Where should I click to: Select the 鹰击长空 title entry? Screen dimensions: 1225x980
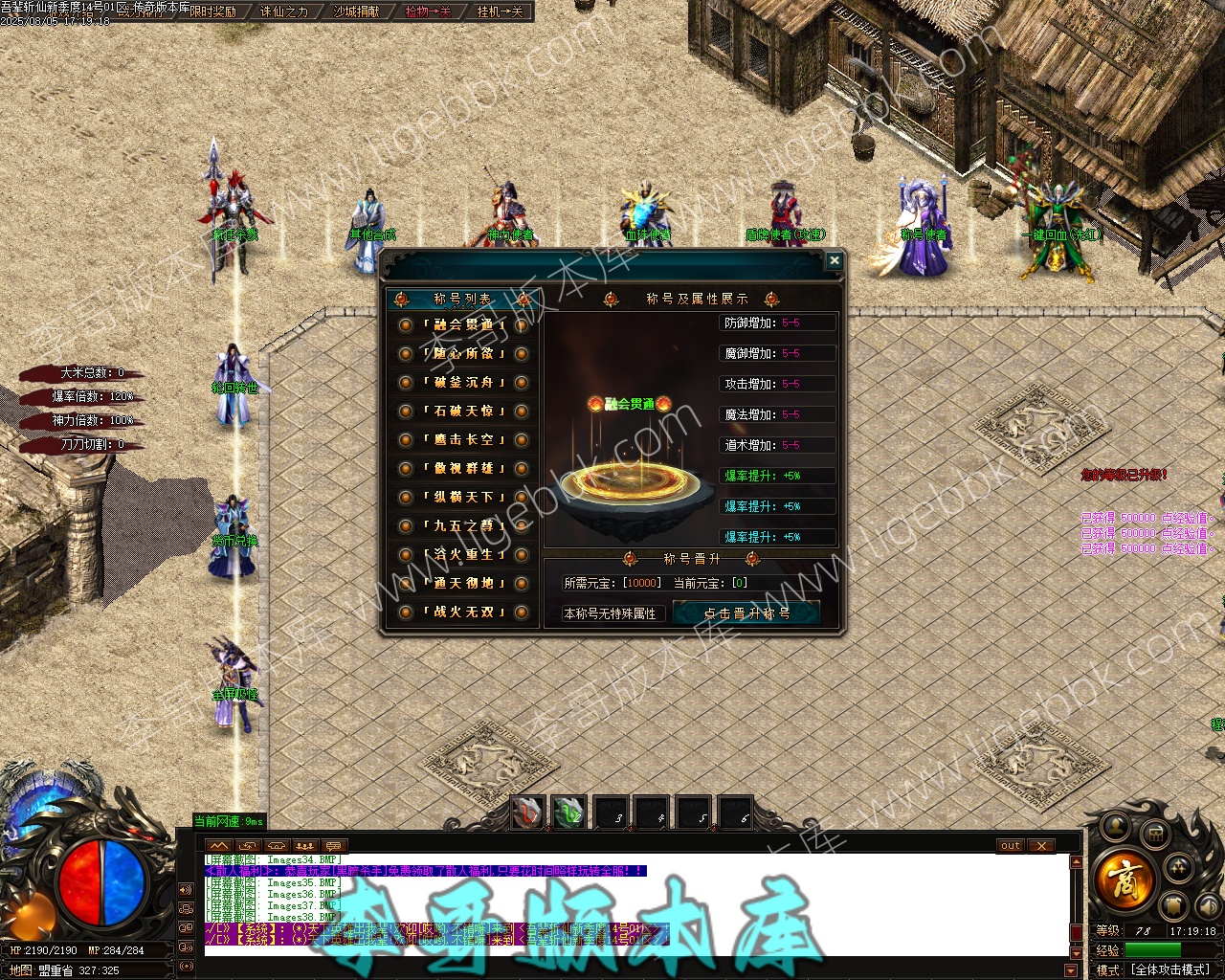464,440
